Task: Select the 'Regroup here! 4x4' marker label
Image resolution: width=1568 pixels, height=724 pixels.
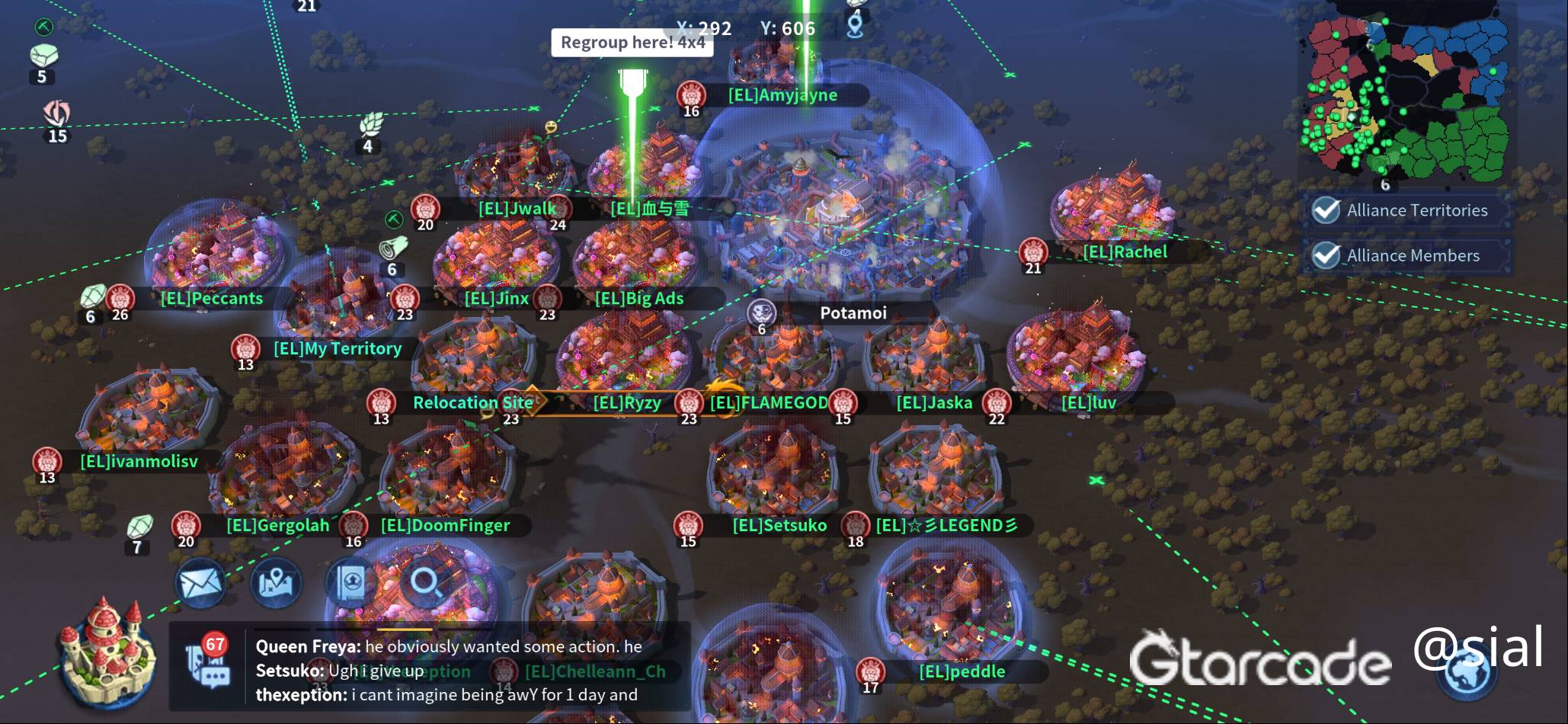Action: point(632,43)
